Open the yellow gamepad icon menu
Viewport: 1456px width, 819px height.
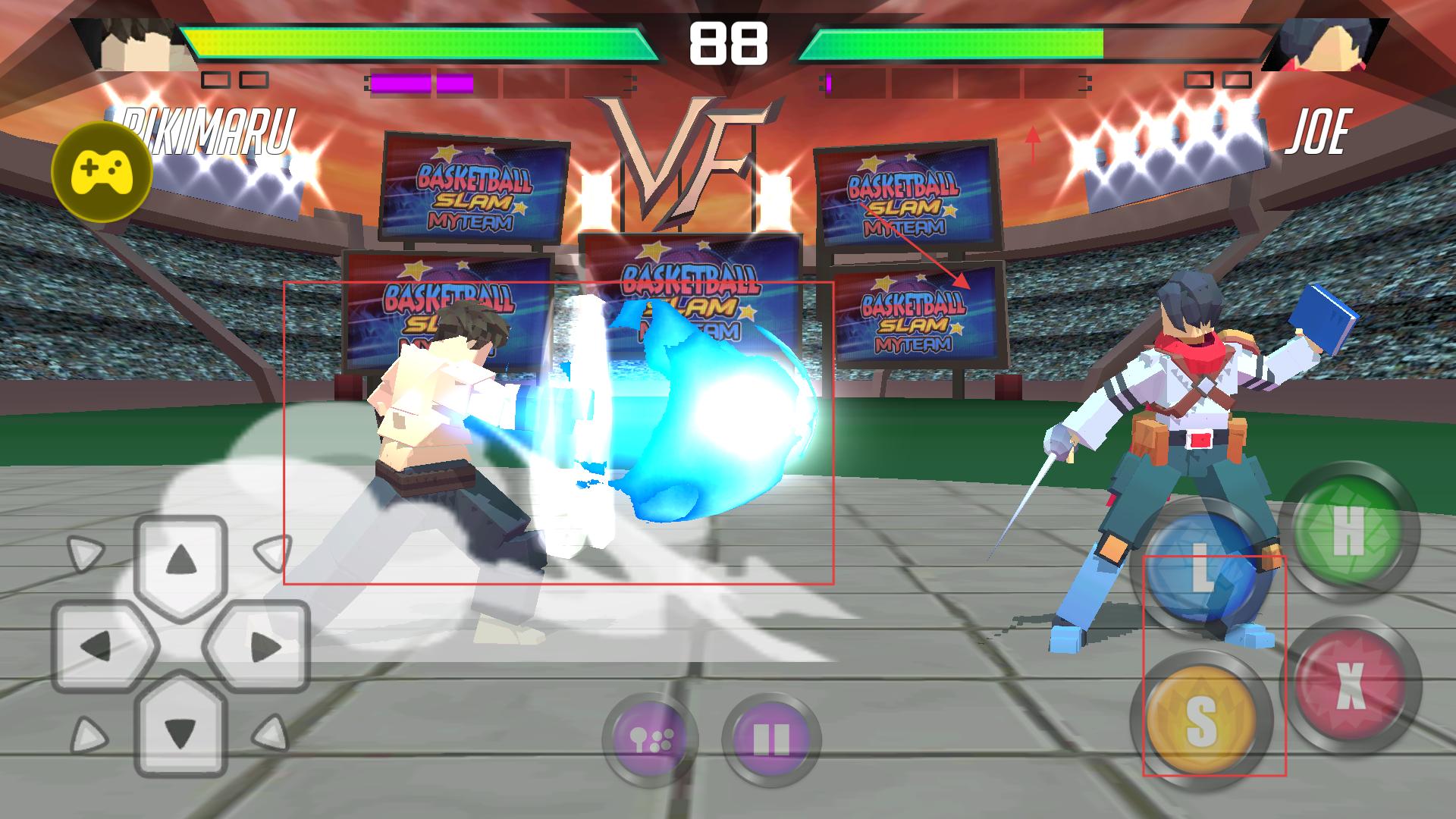coord(102,173)
